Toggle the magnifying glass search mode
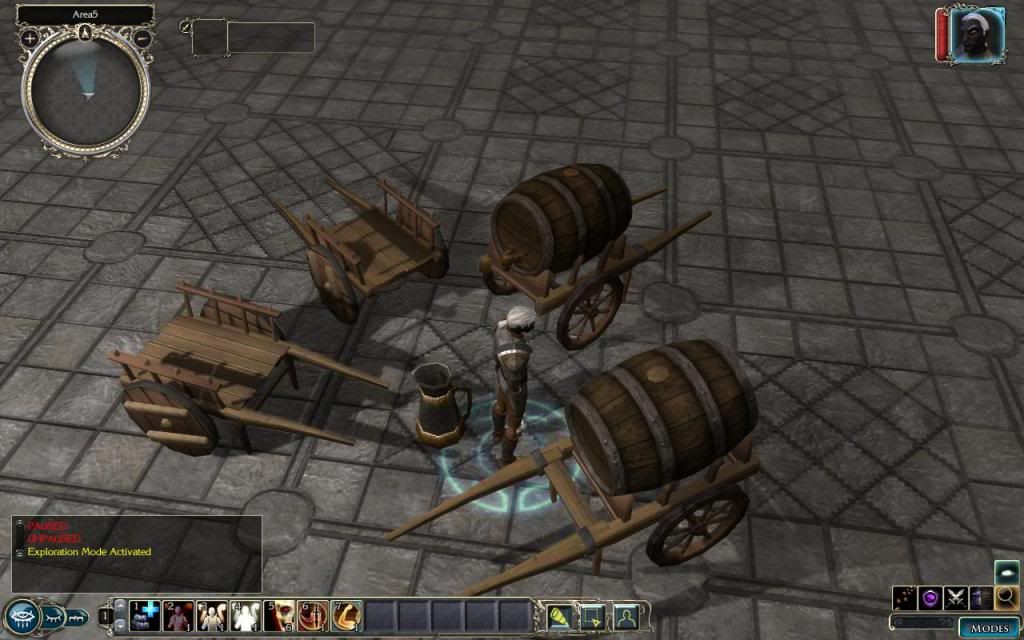 1006,598
